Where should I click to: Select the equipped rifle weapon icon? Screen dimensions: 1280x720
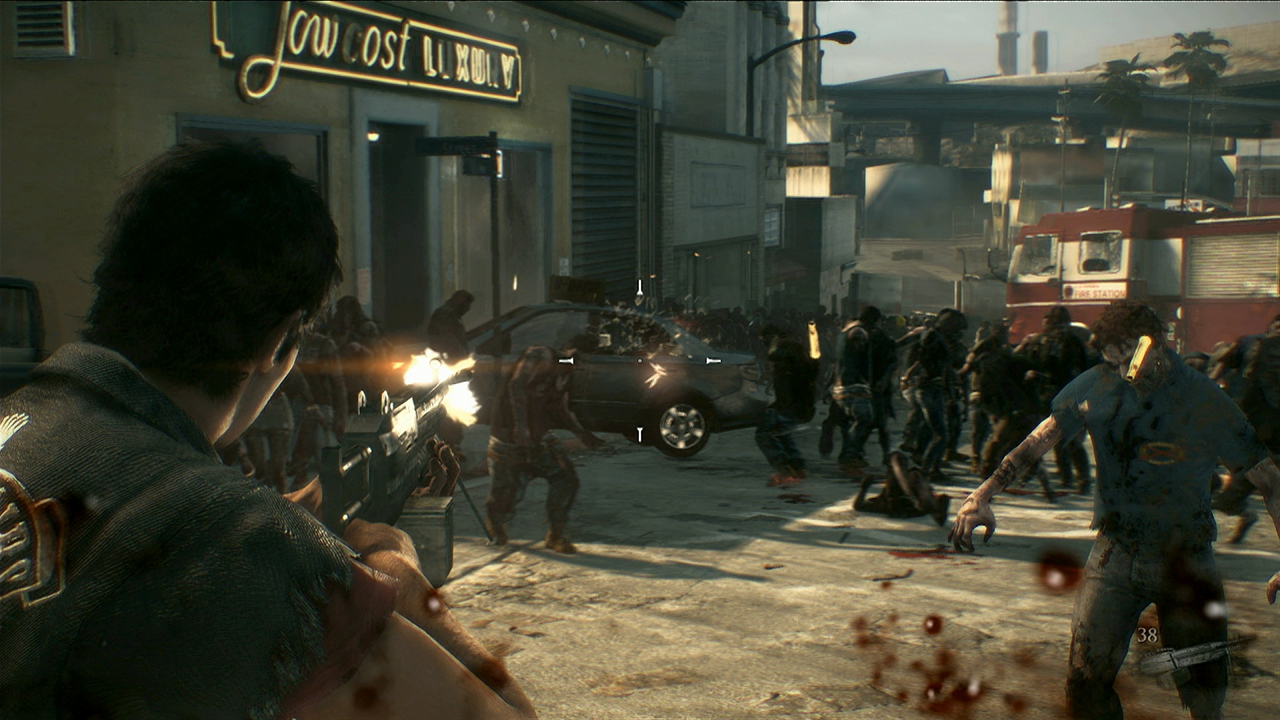coord(1196,655)
